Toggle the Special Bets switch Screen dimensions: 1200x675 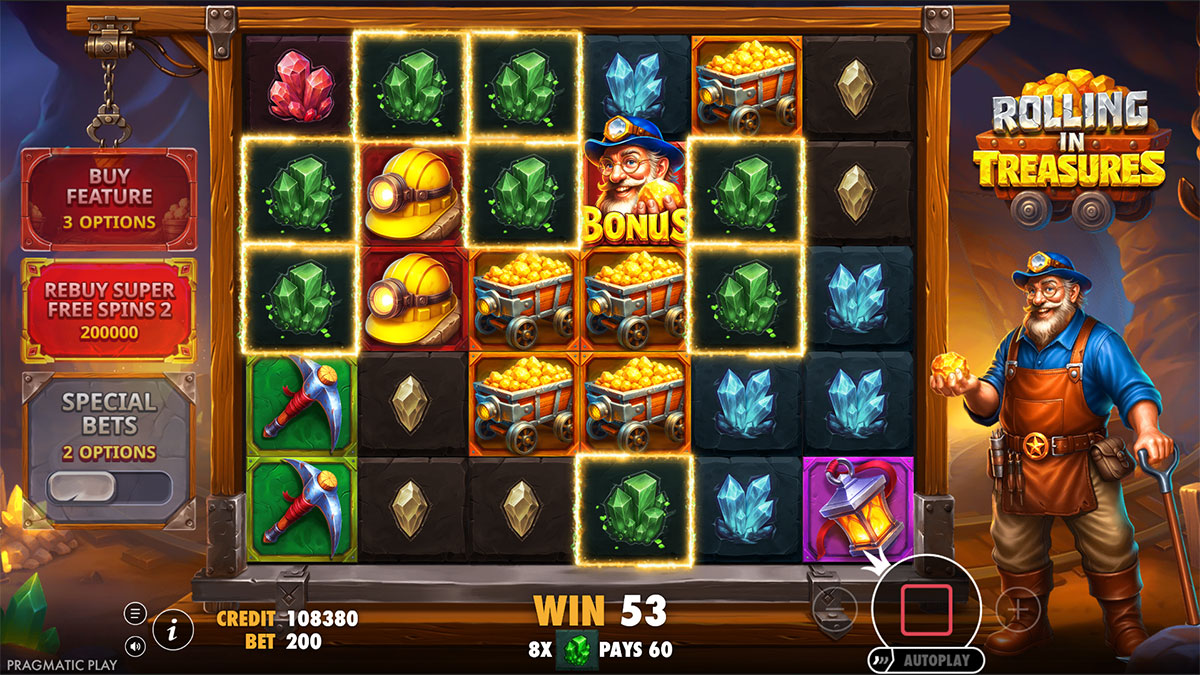coord(109,487)
